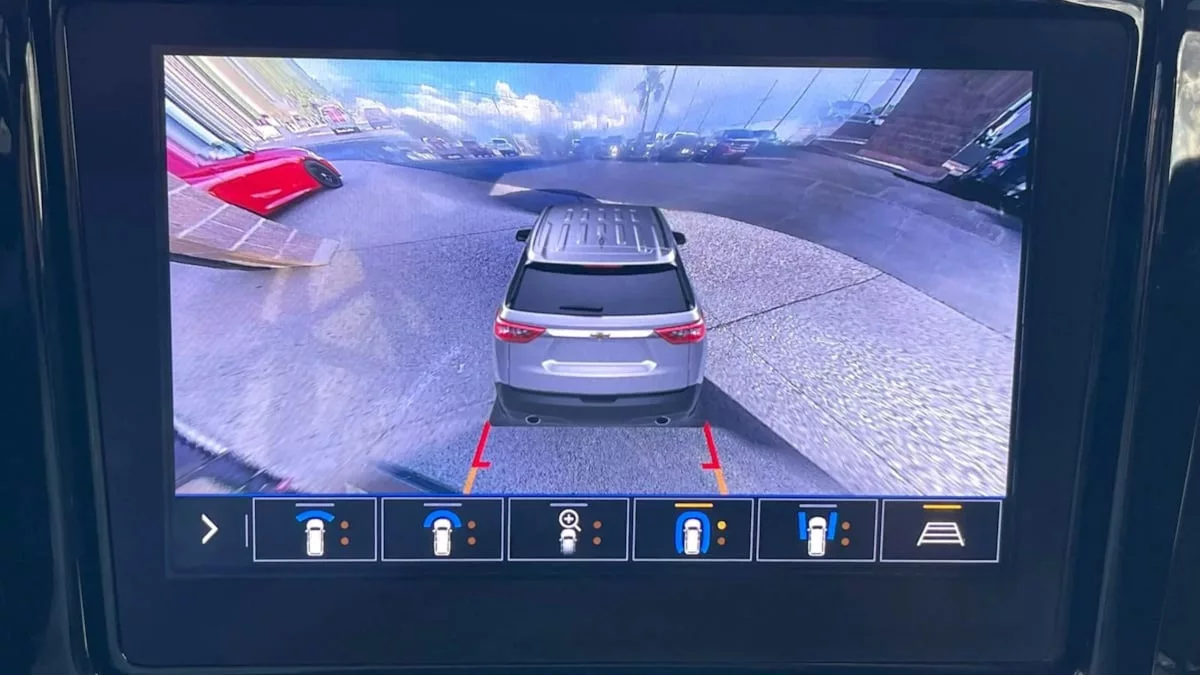The image size is (1200, 675).
Task: Switch to the surround vehicle camera view
Action: click(x=692, y=530)
